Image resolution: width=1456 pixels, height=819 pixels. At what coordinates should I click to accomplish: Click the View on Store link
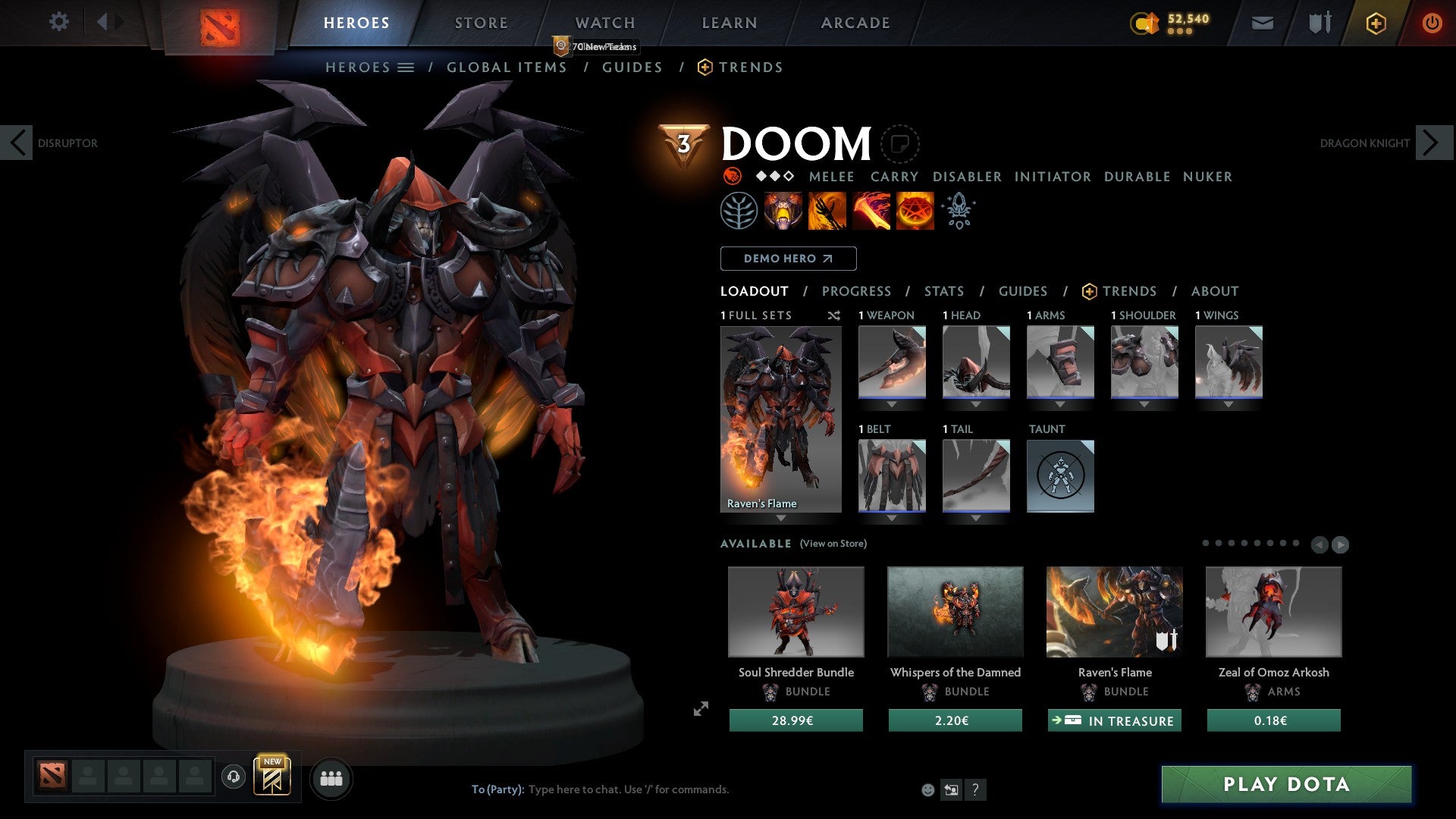[833, 544]
